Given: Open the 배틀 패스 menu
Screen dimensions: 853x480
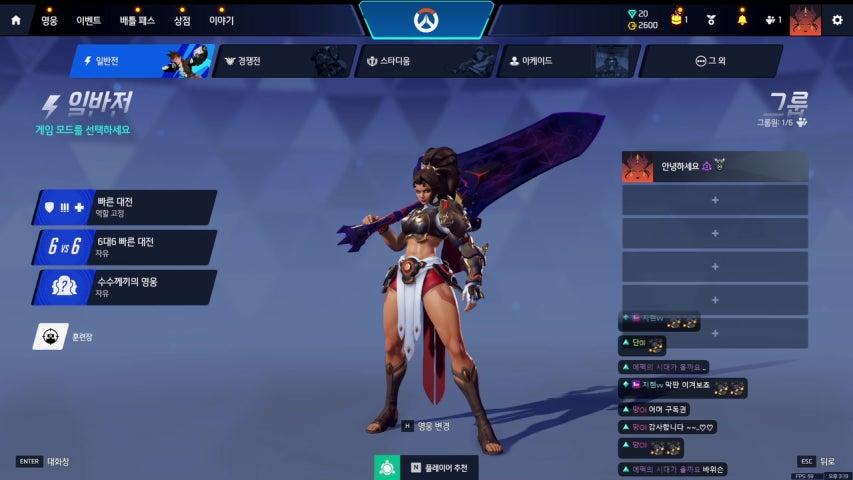Looking at the screenshot, I should [139, 19].
